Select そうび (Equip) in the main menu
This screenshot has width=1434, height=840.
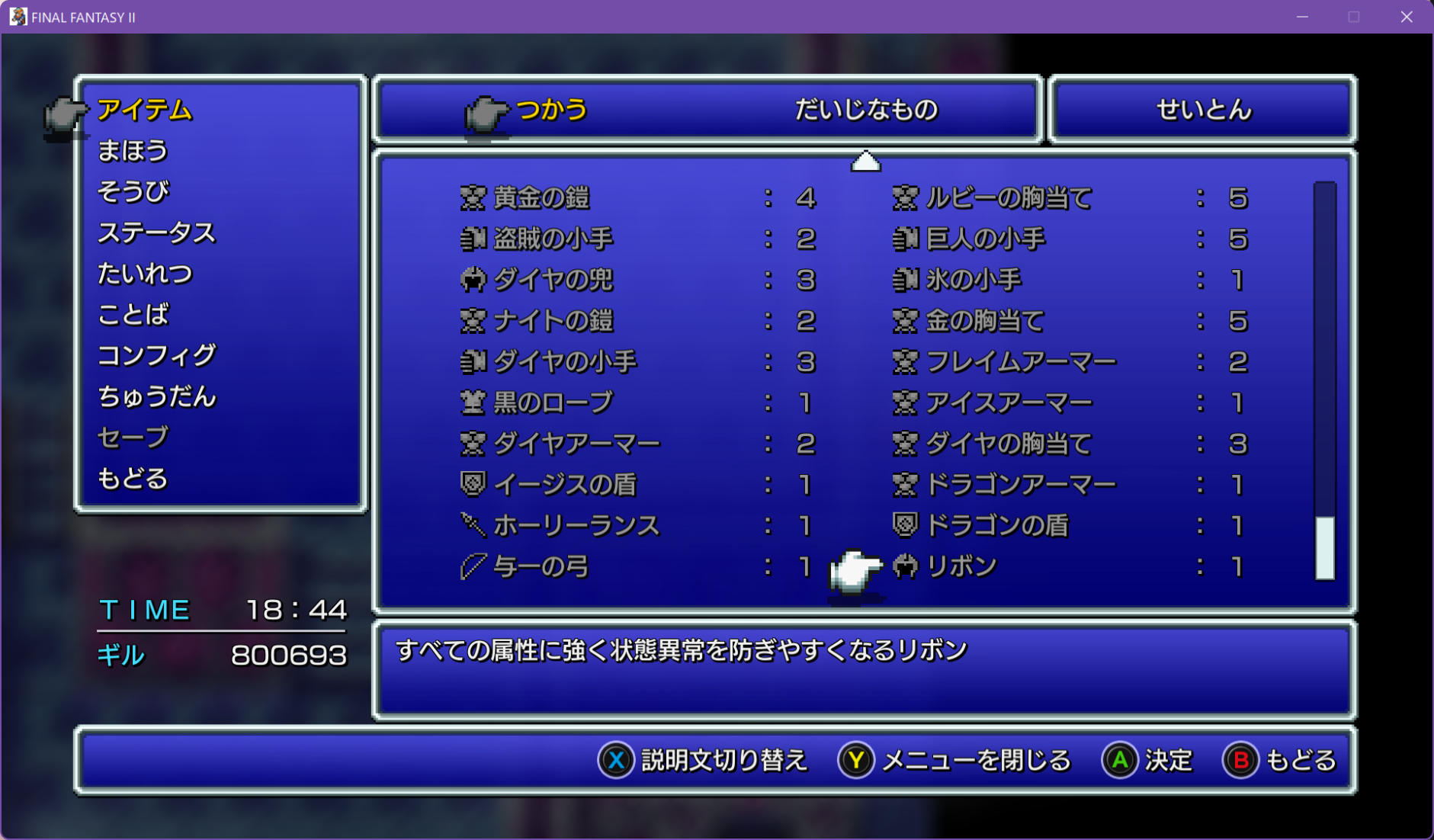133,191
